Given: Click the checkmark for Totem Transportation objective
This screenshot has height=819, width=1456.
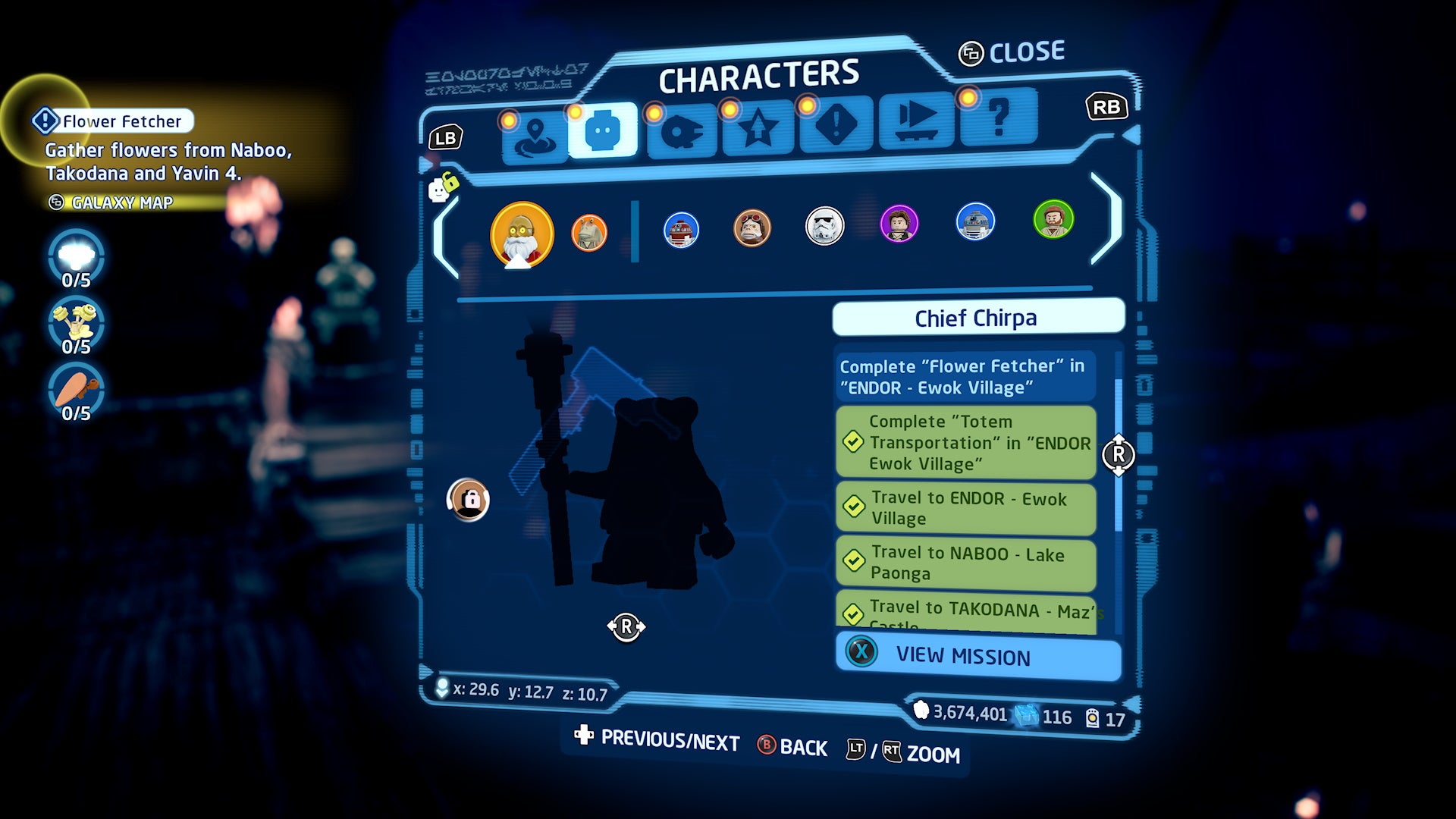Looking at the screenshot, I should click(x=855, y=444).
